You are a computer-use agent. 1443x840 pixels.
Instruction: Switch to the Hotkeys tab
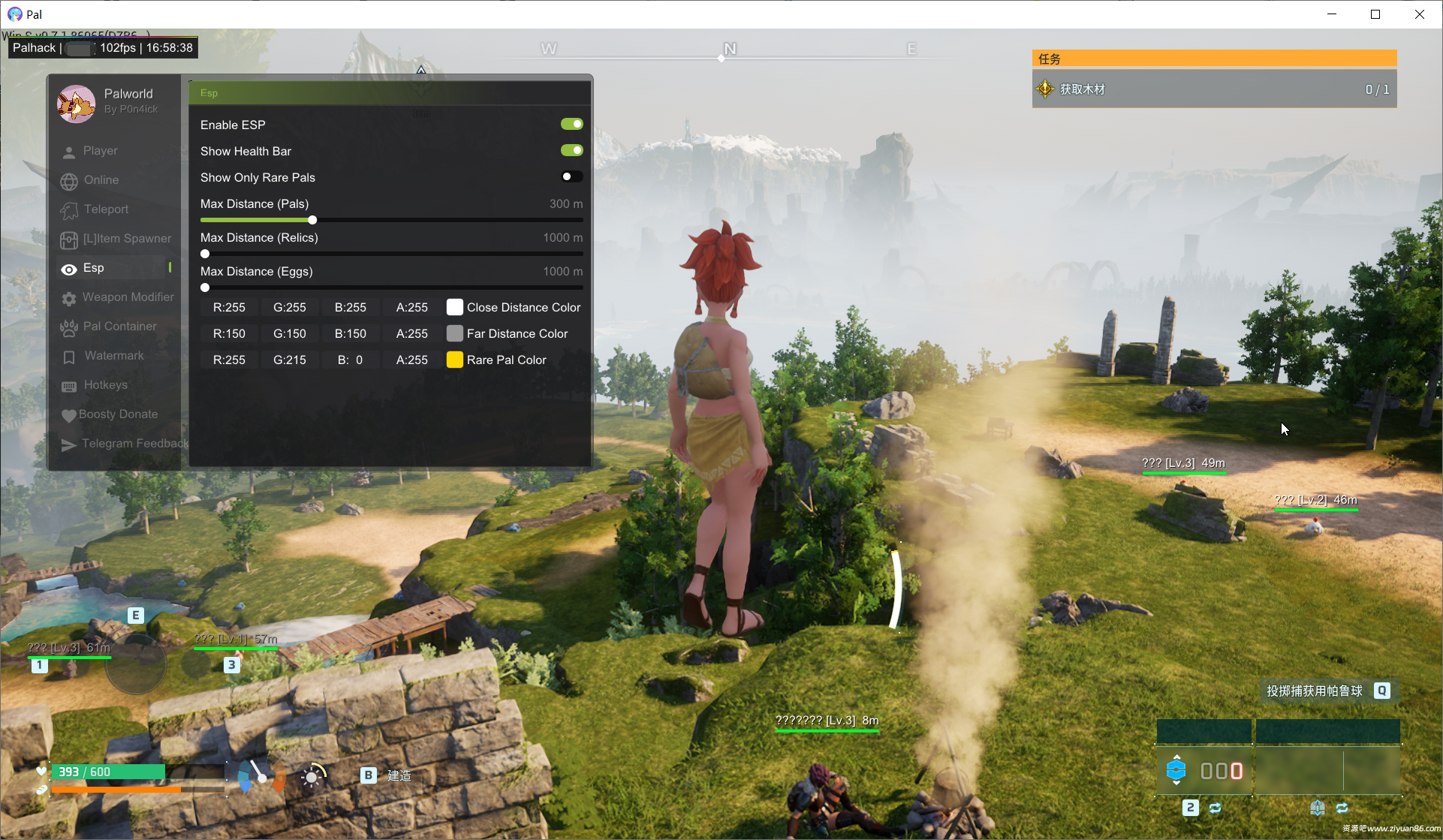(105, 385)
